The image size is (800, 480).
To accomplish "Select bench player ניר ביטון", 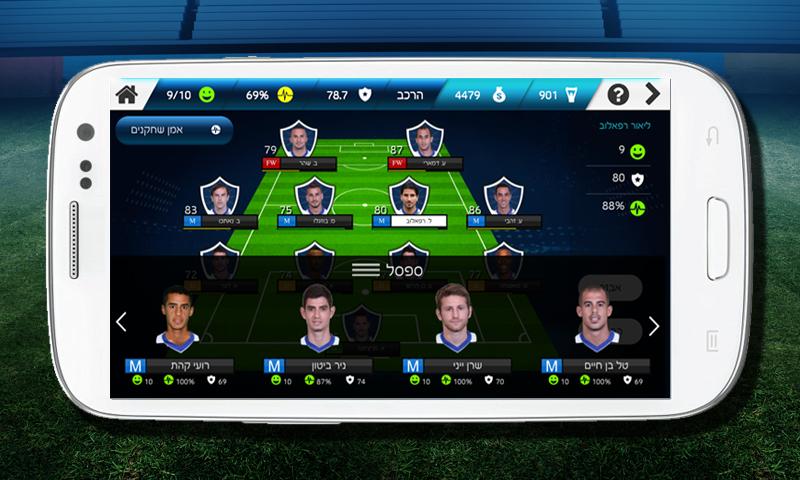I will [316, 330].
